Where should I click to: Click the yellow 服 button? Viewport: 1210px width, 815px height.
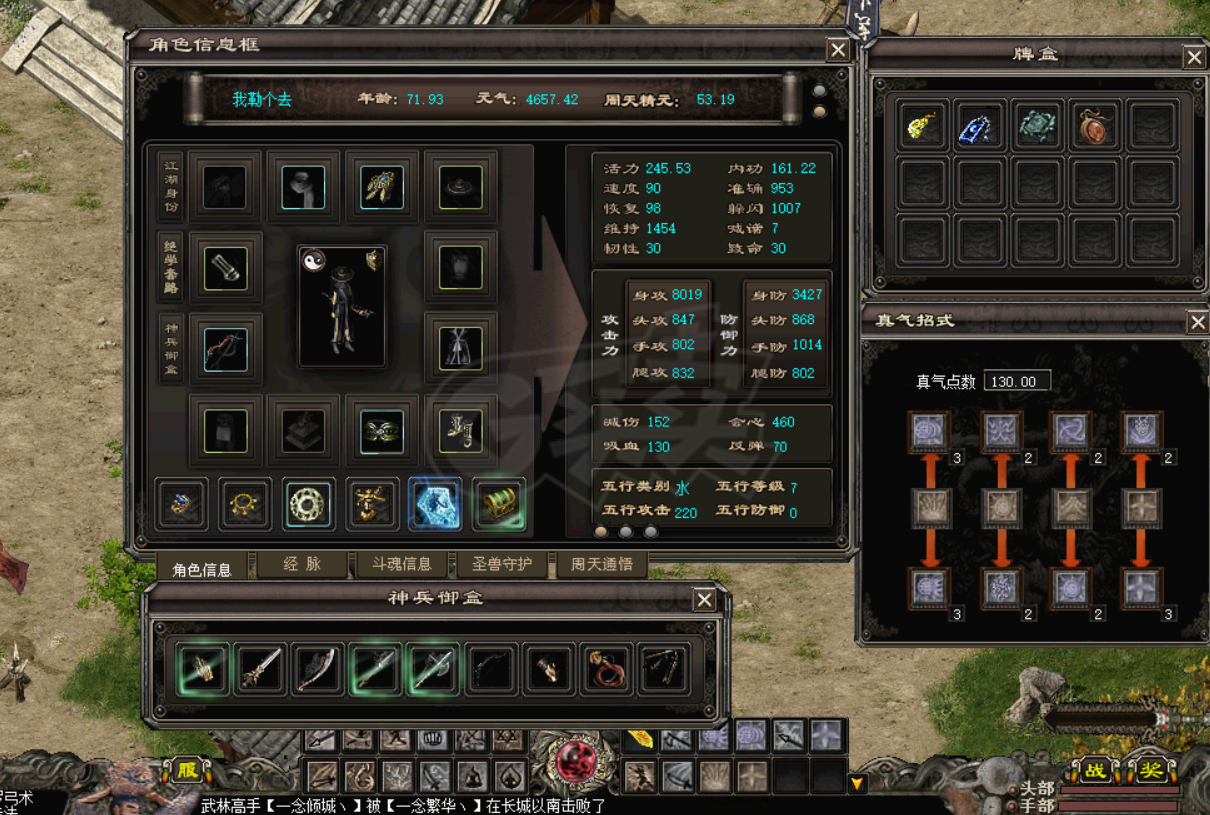point(187,770)
